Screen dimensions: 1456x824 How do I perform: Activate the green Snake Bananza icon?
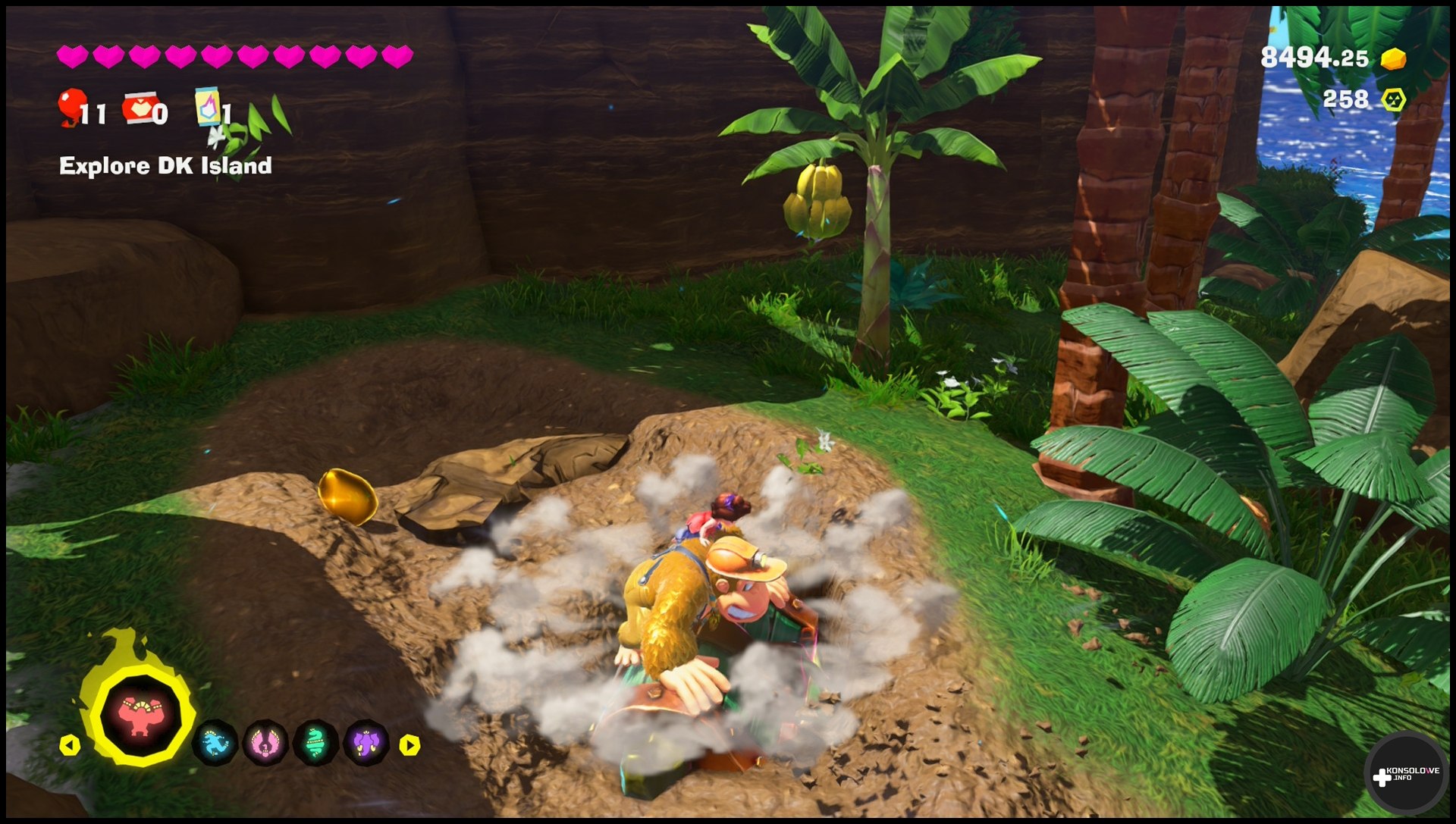click(x=316, y=743)
